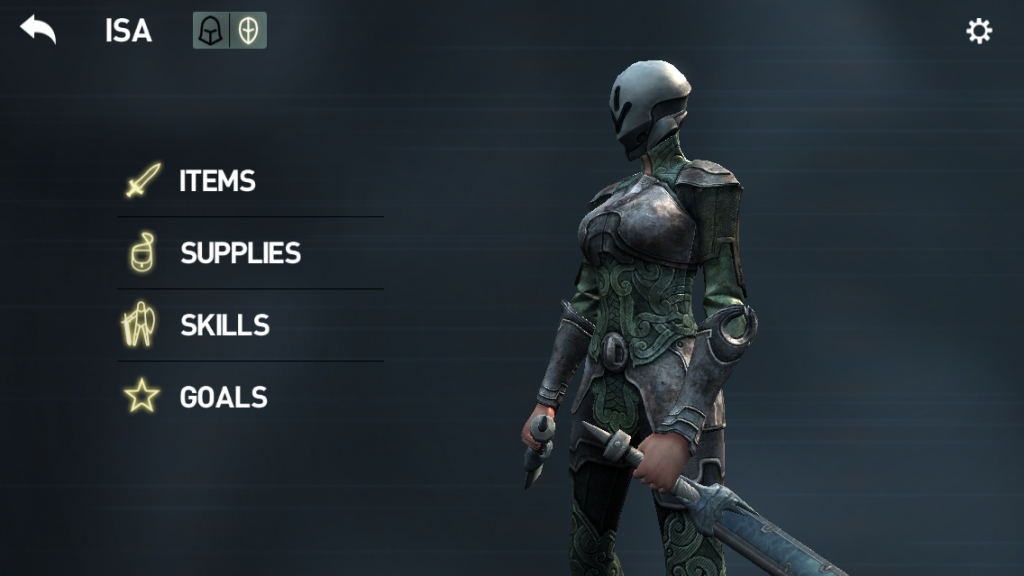1024x576 pixels.
Task: Go back with the arrow button
Action: click(x=38, y=30)
